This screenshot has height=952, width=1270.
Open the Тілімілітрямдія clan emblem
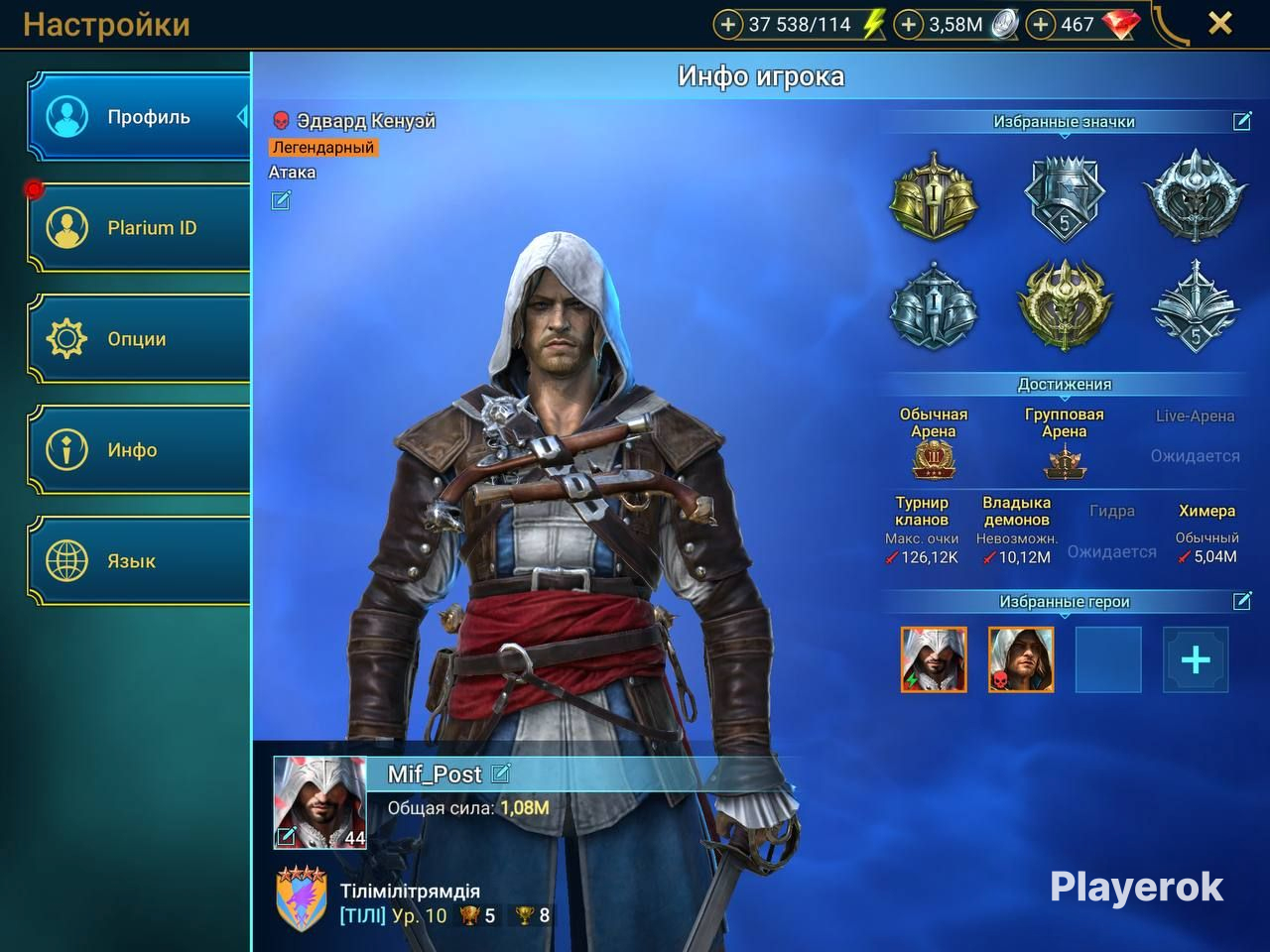pos(301,898)
